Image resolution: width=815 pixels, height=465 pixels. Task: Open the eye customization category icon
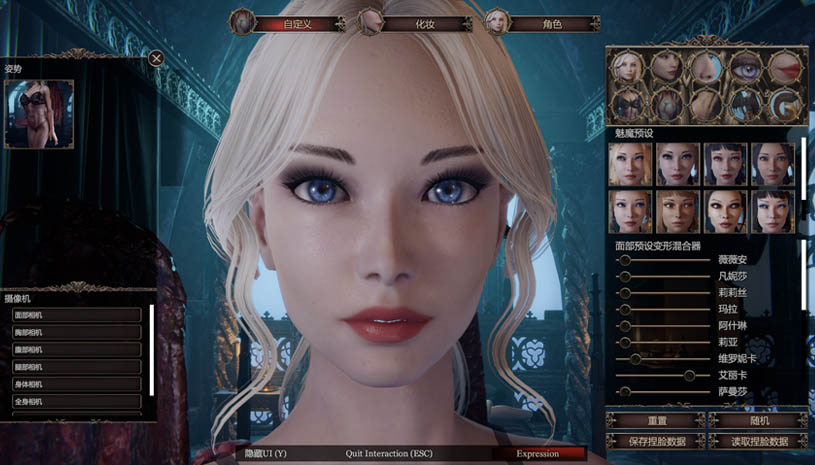click(744, 67)
